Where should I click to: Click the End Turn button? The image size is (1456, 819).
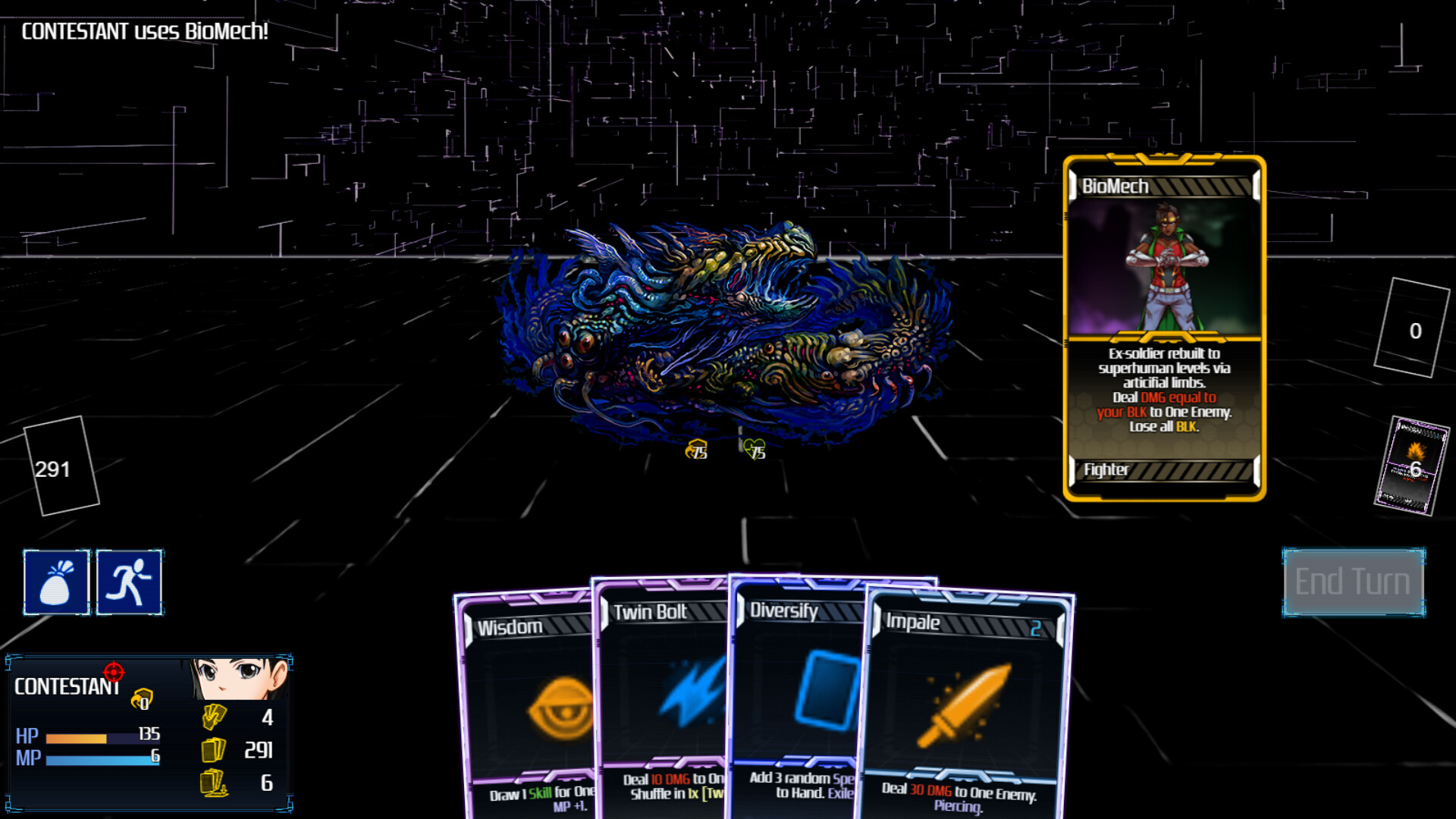click(x=1354, y=582)
